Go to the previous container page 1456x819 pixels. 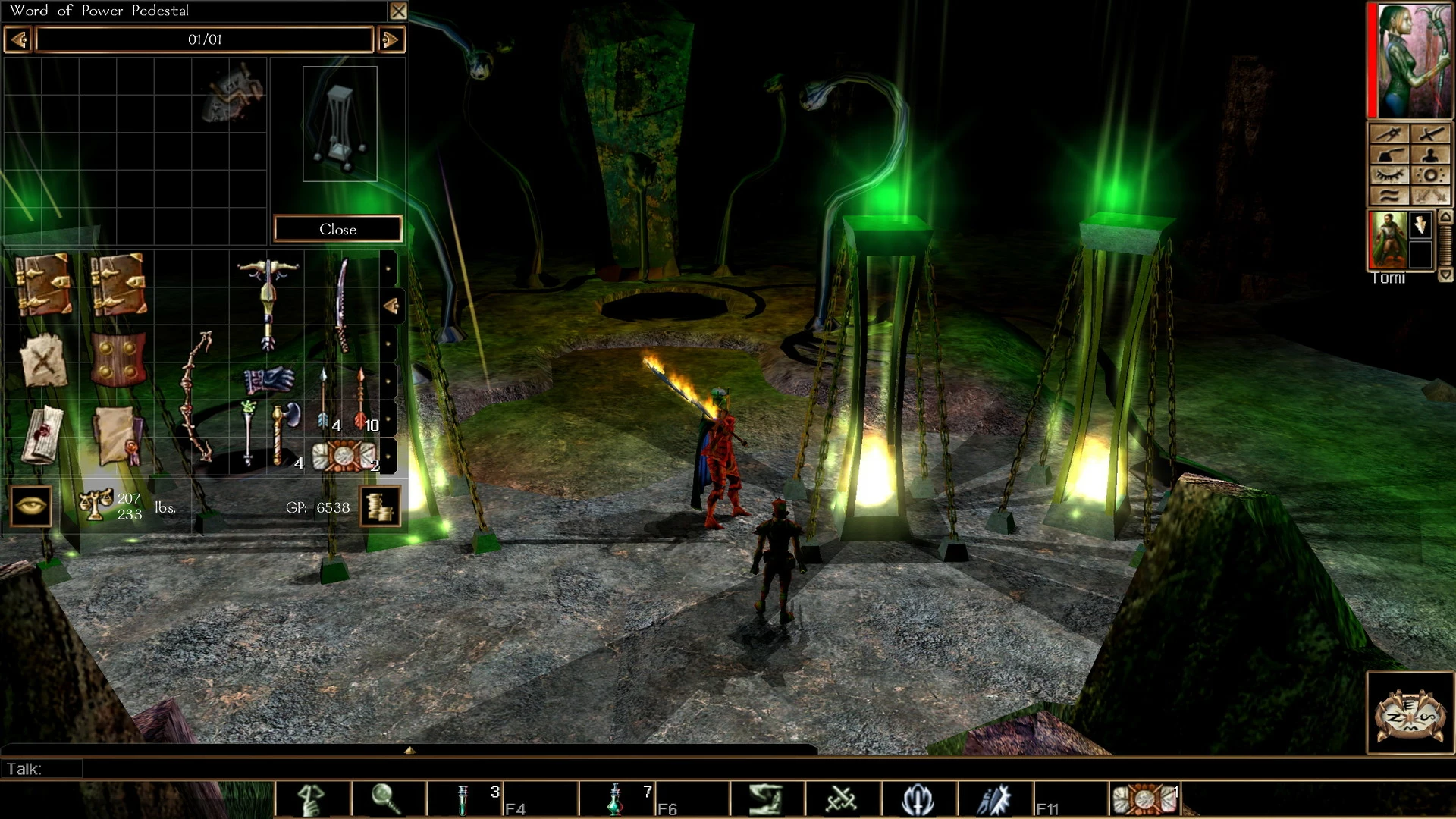point(18,39)
